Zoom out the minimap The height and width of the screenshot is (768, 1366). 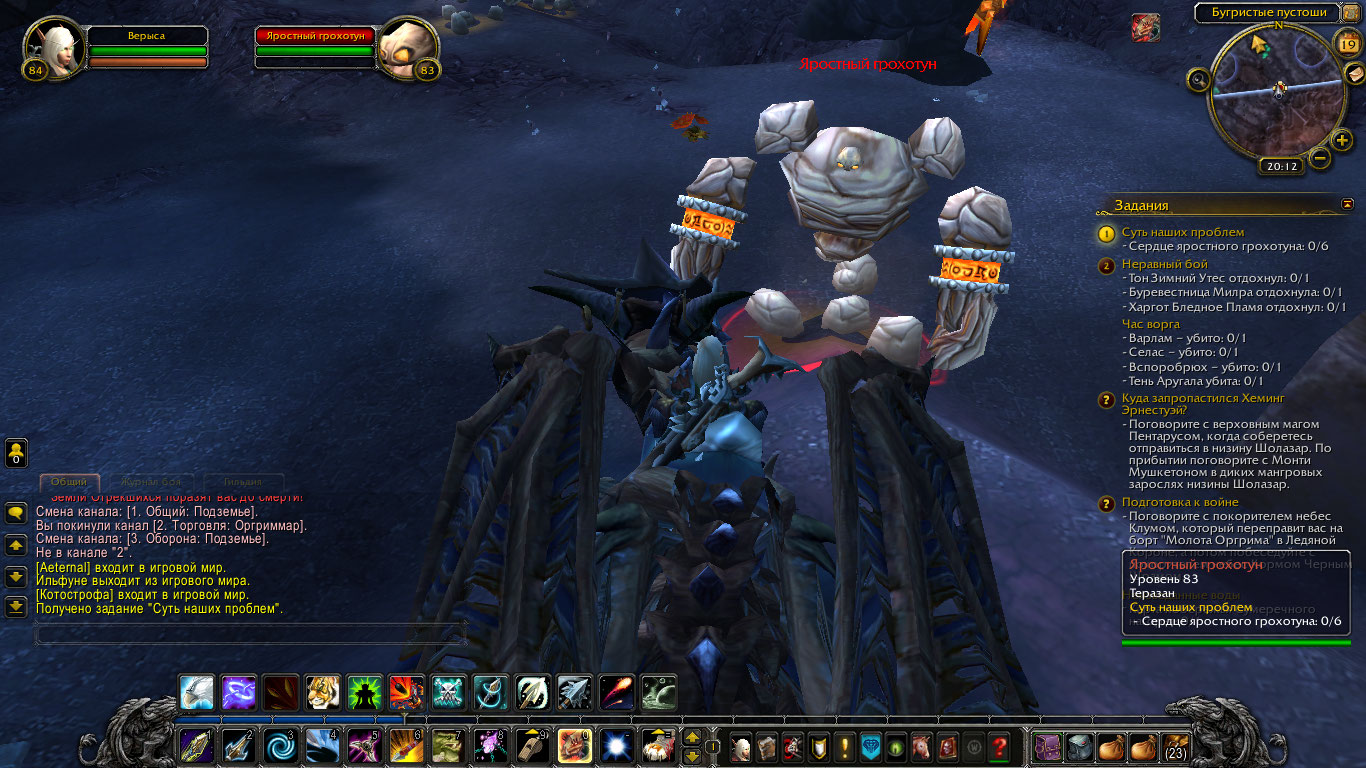[1320, 158]
